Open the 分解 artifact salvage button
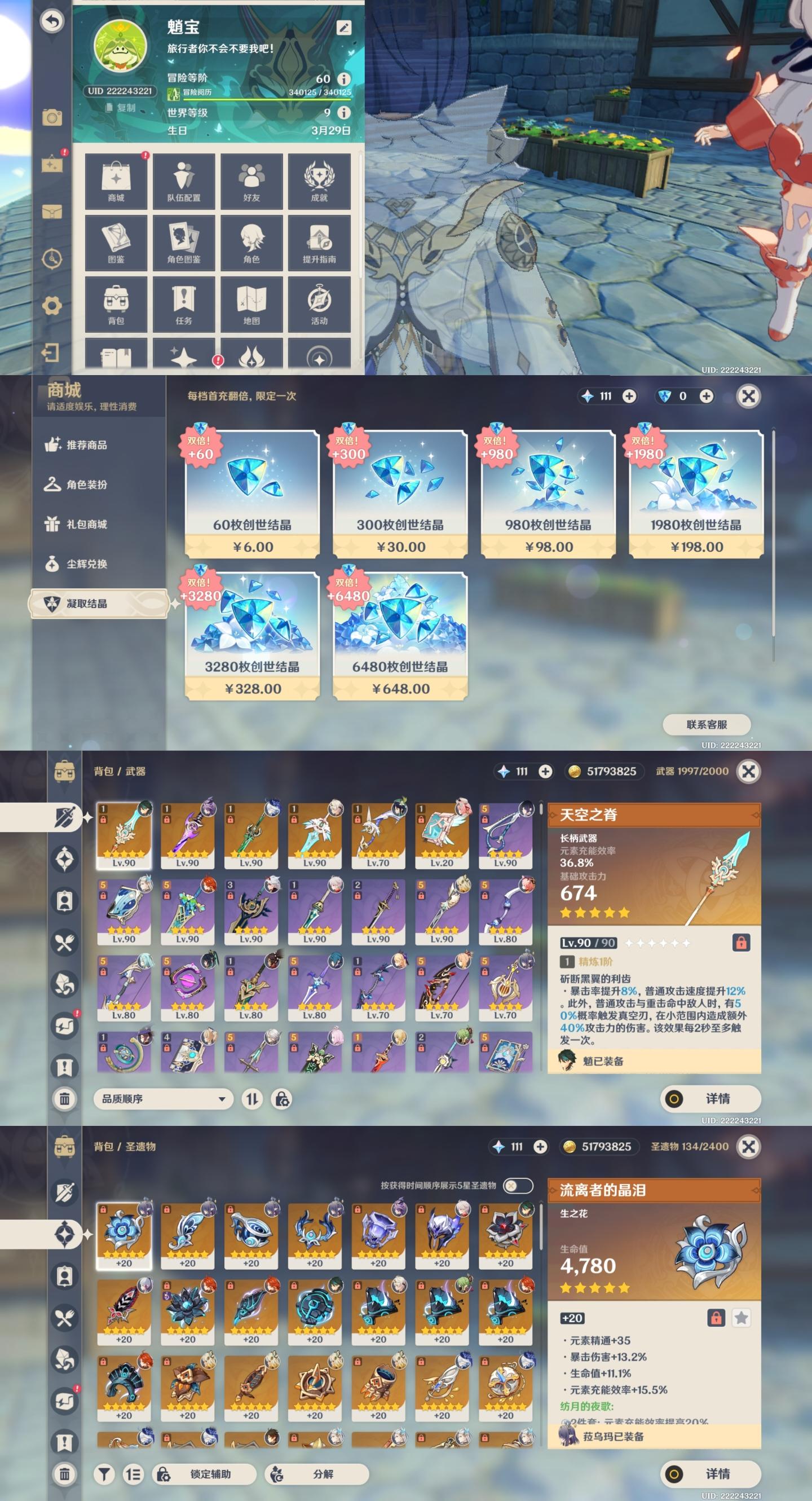This screenshot has height=1501, width=812. pos(316,1473)
